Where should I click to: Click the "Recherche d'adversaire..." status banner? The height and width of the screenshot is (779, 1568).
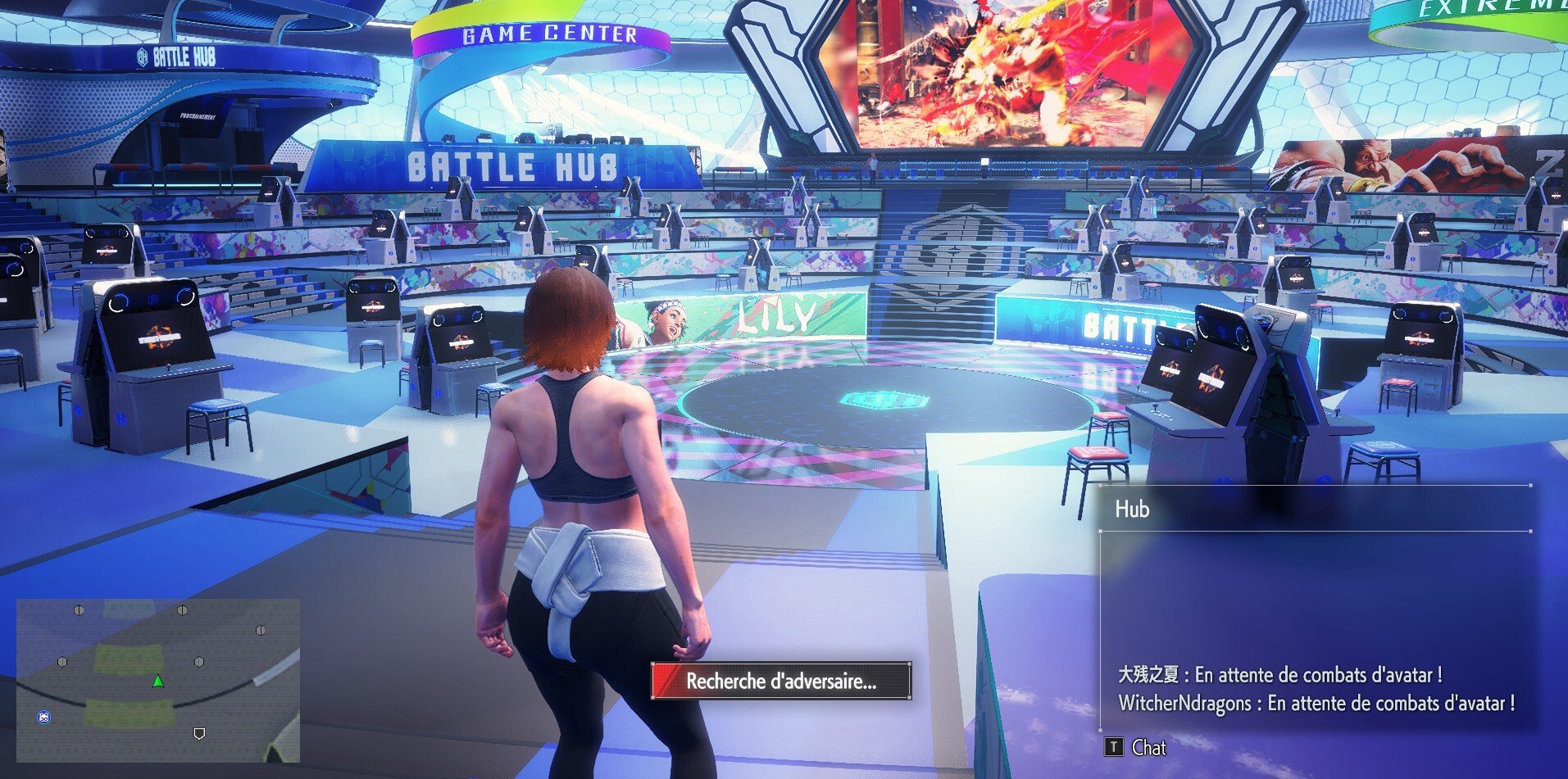click(x=780, y=681)
